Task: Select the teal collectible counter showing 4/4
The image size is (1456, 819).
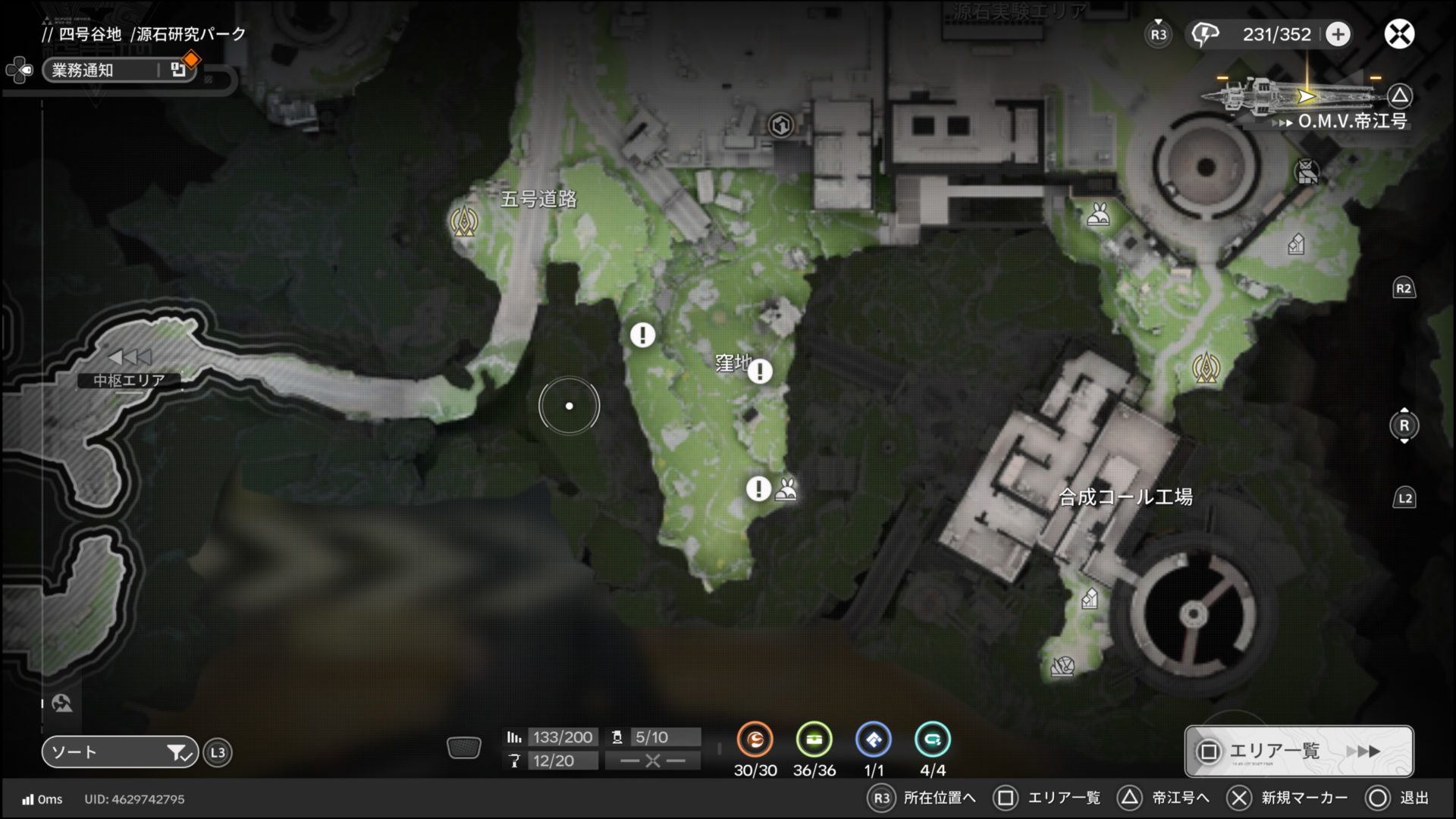Action: (x=932, y=740)
